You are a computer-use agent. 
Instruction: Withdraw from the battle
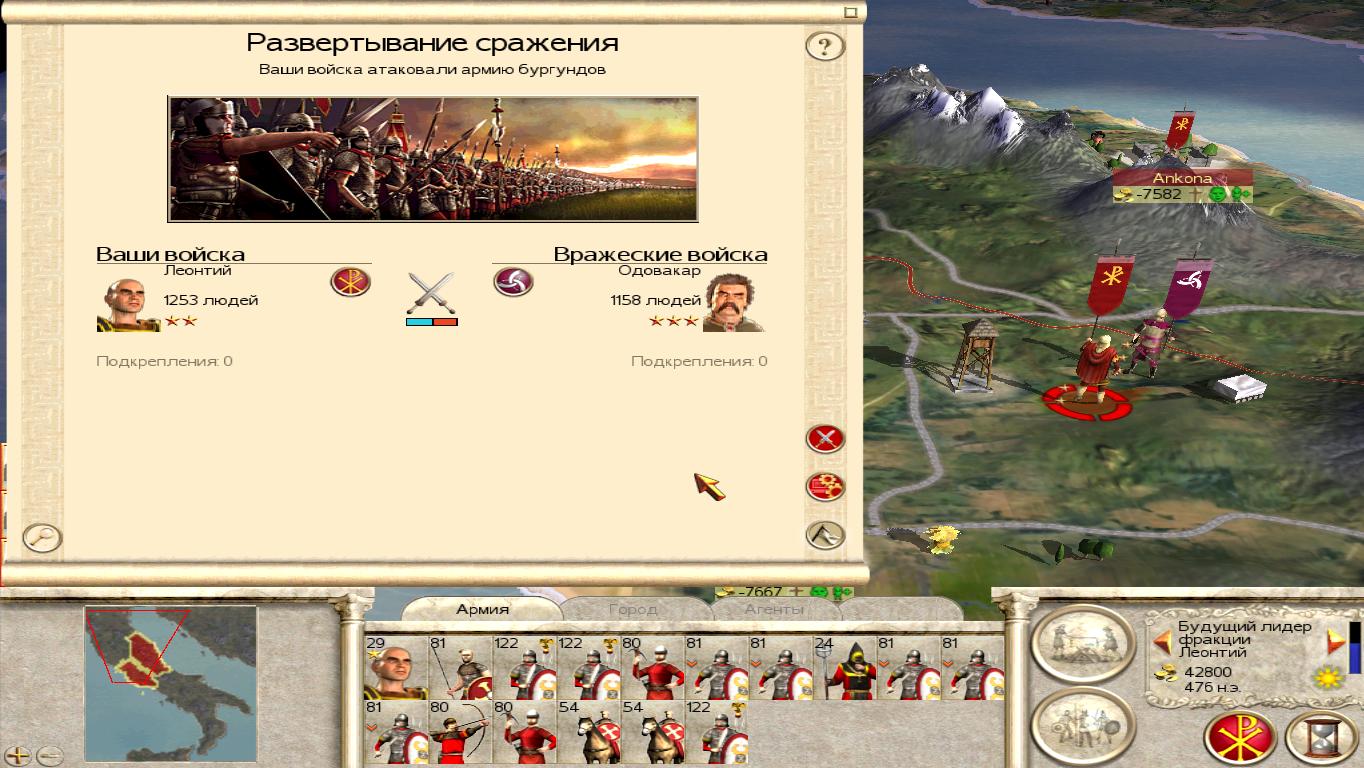pos(825,535)
